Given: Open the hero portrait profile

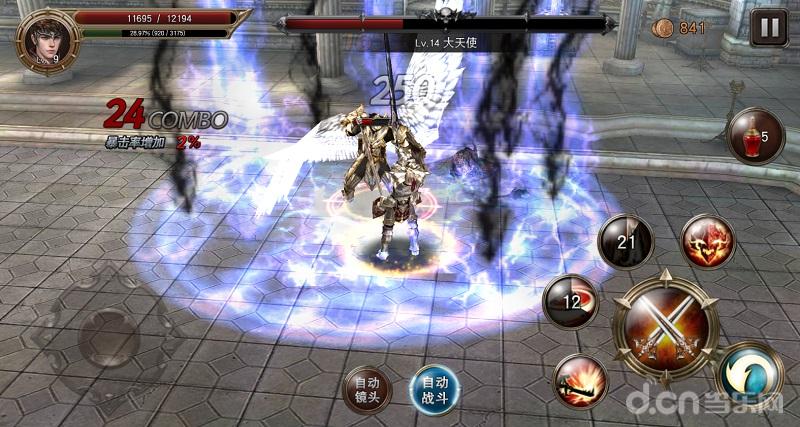Looking at the screenshot, I should [45, 39].
